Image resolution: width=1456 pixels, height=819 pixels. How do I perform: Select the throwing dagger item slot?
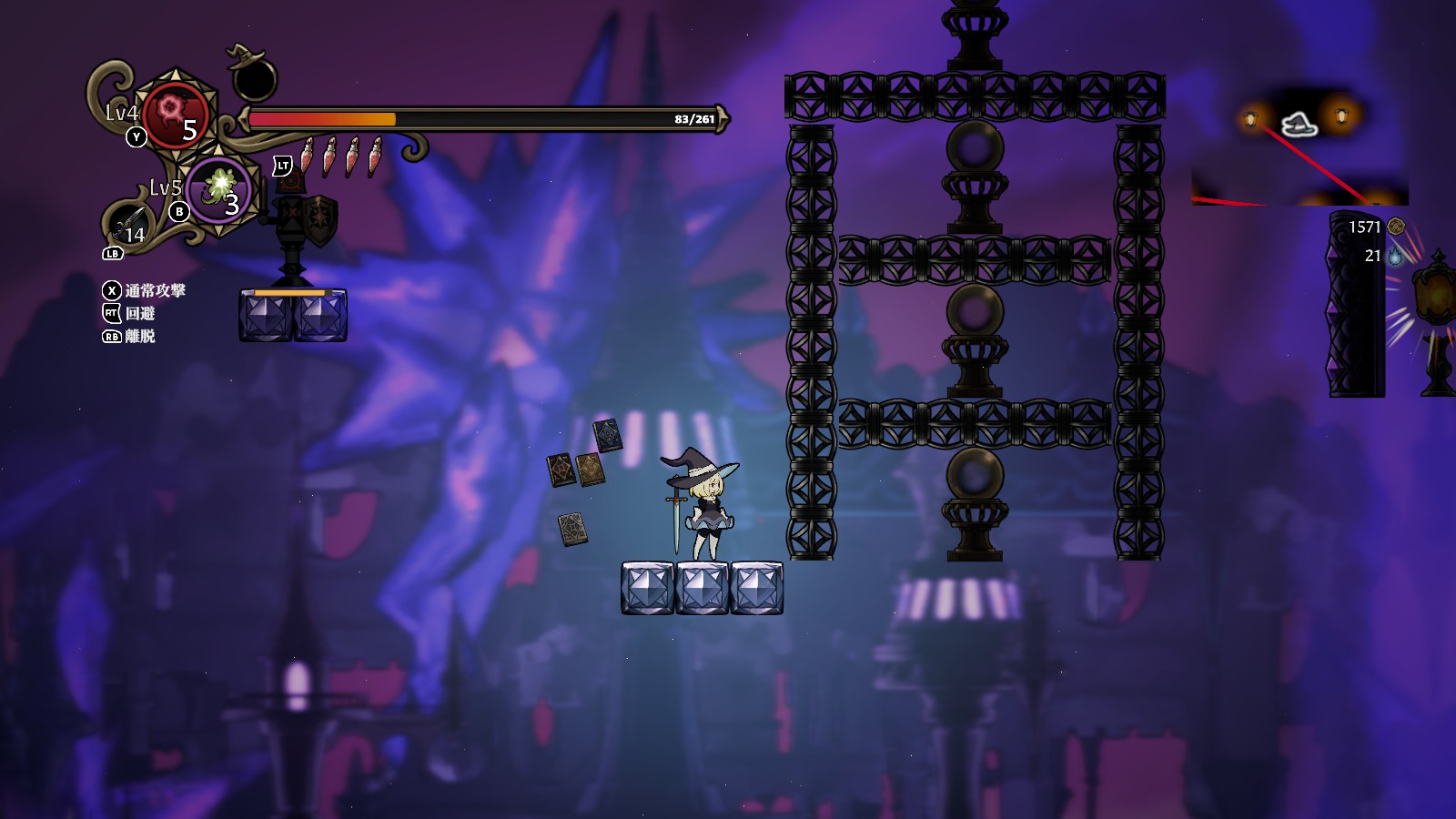point(129,226)
